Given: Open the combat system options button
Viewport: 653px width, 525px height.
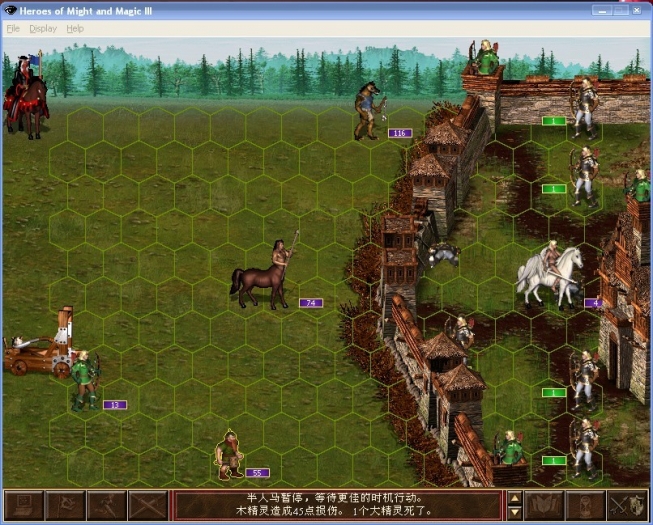Looking at the screenshot, I should point(24,506).
